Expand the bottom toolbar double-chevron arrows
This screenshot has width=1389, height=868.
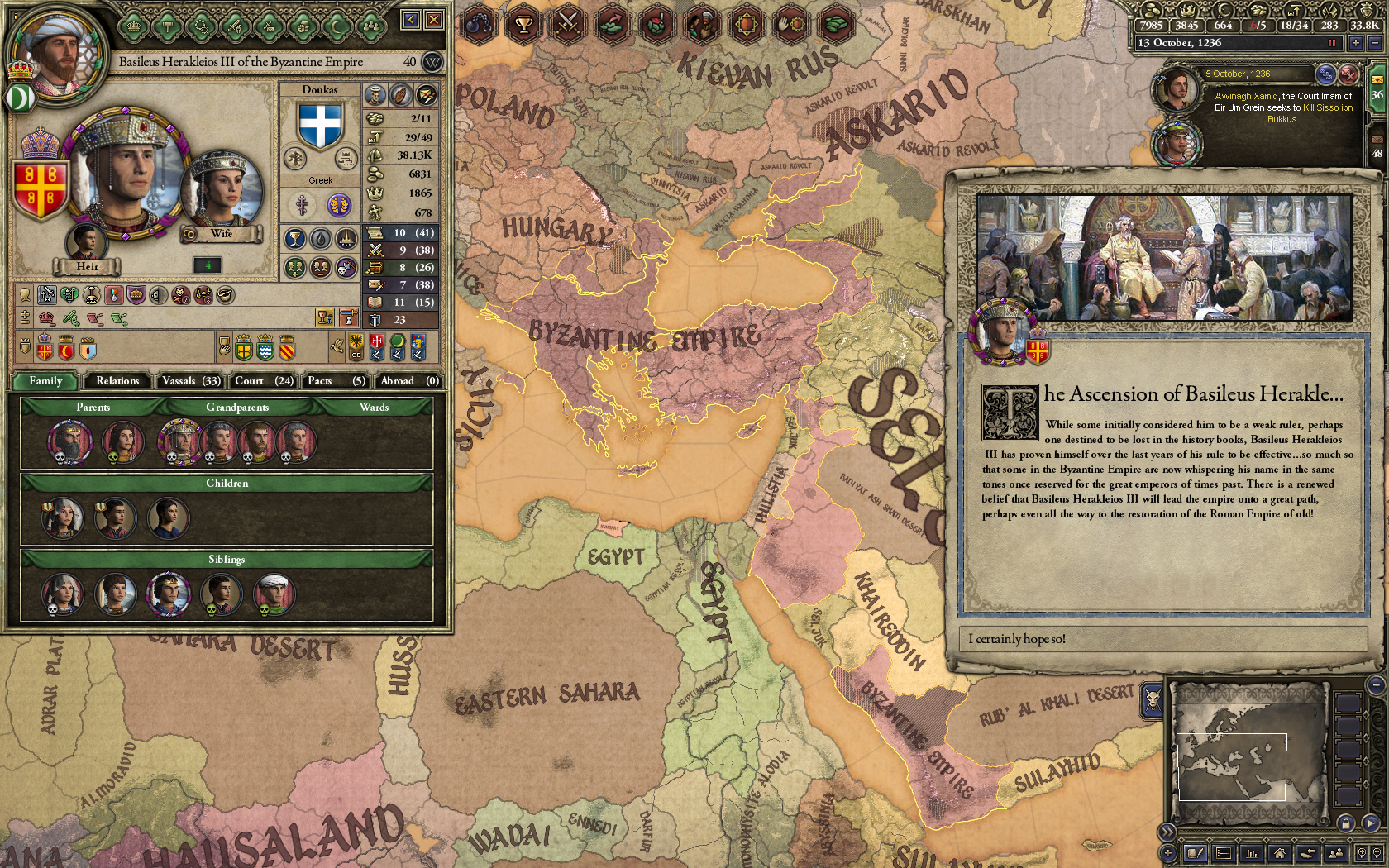pos(1167,832)
